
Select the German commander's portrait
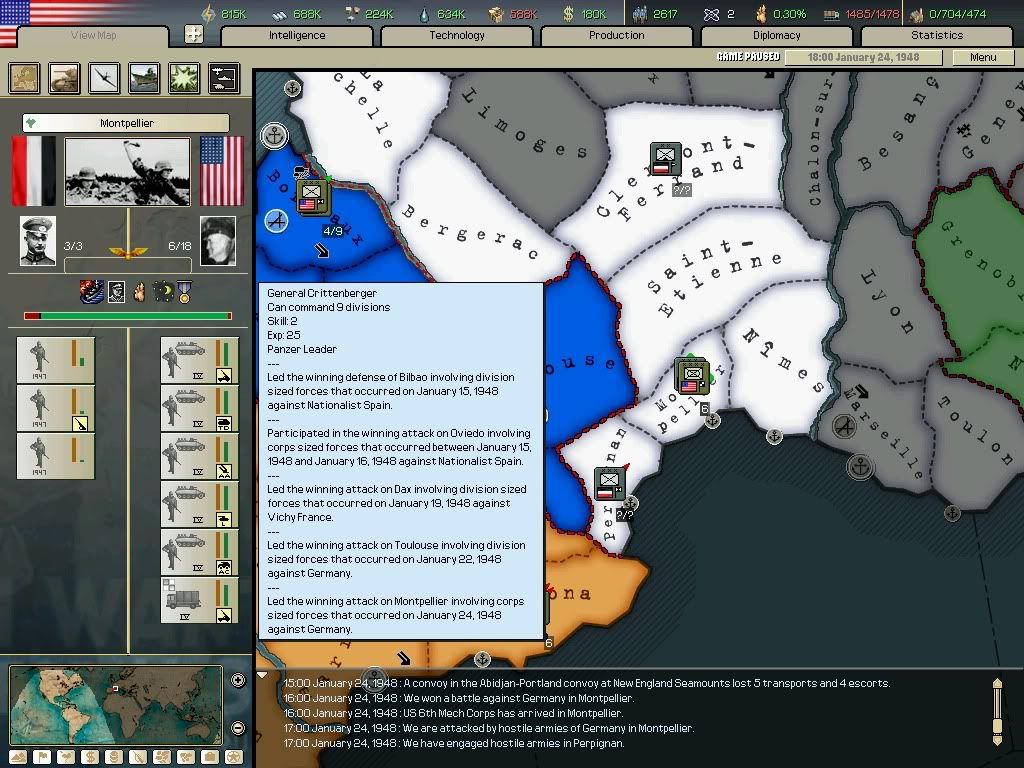tap(38, 241)
